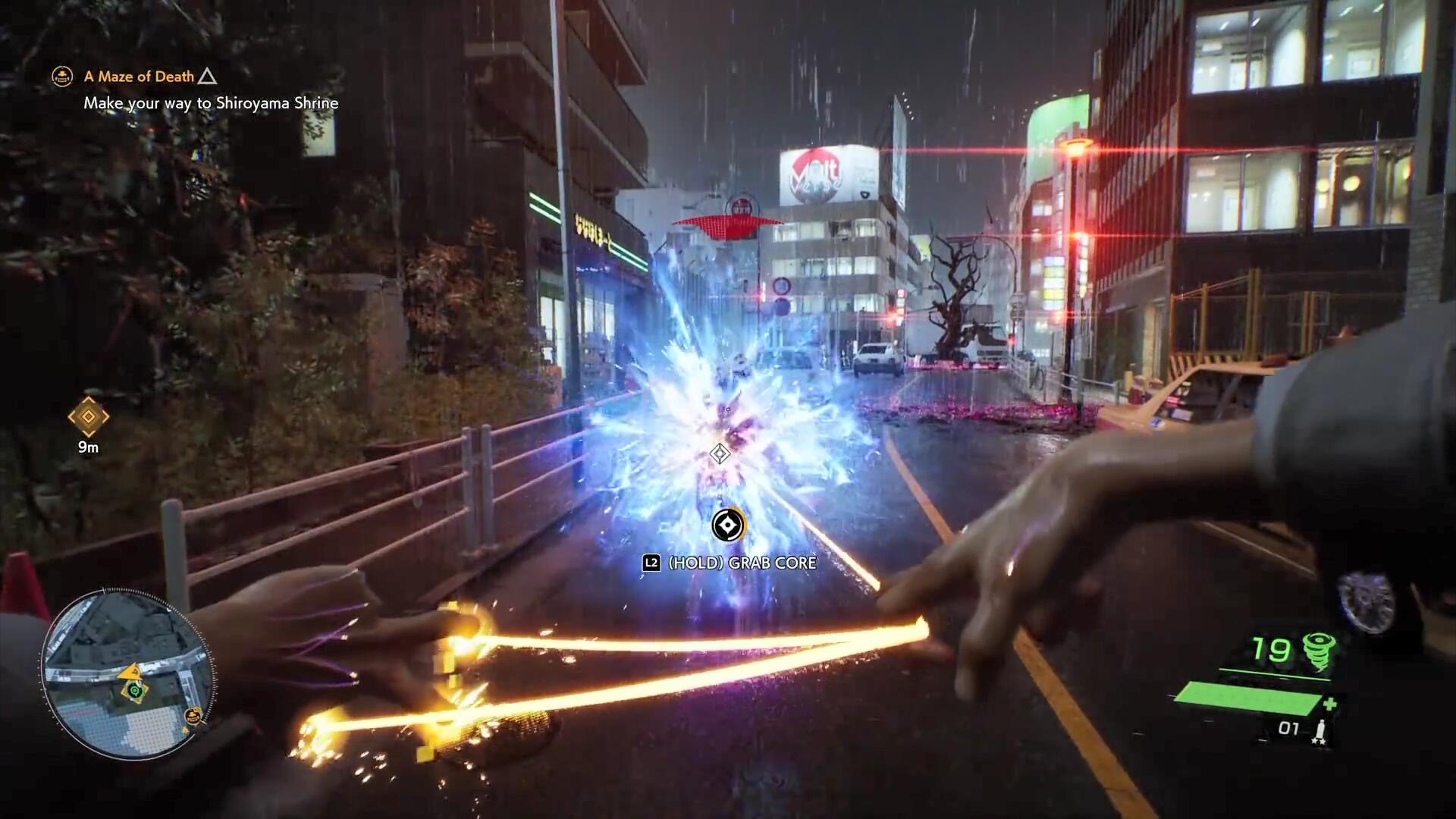
Task: Select the green wind tornado ability icon
Action: point(1319,652)
